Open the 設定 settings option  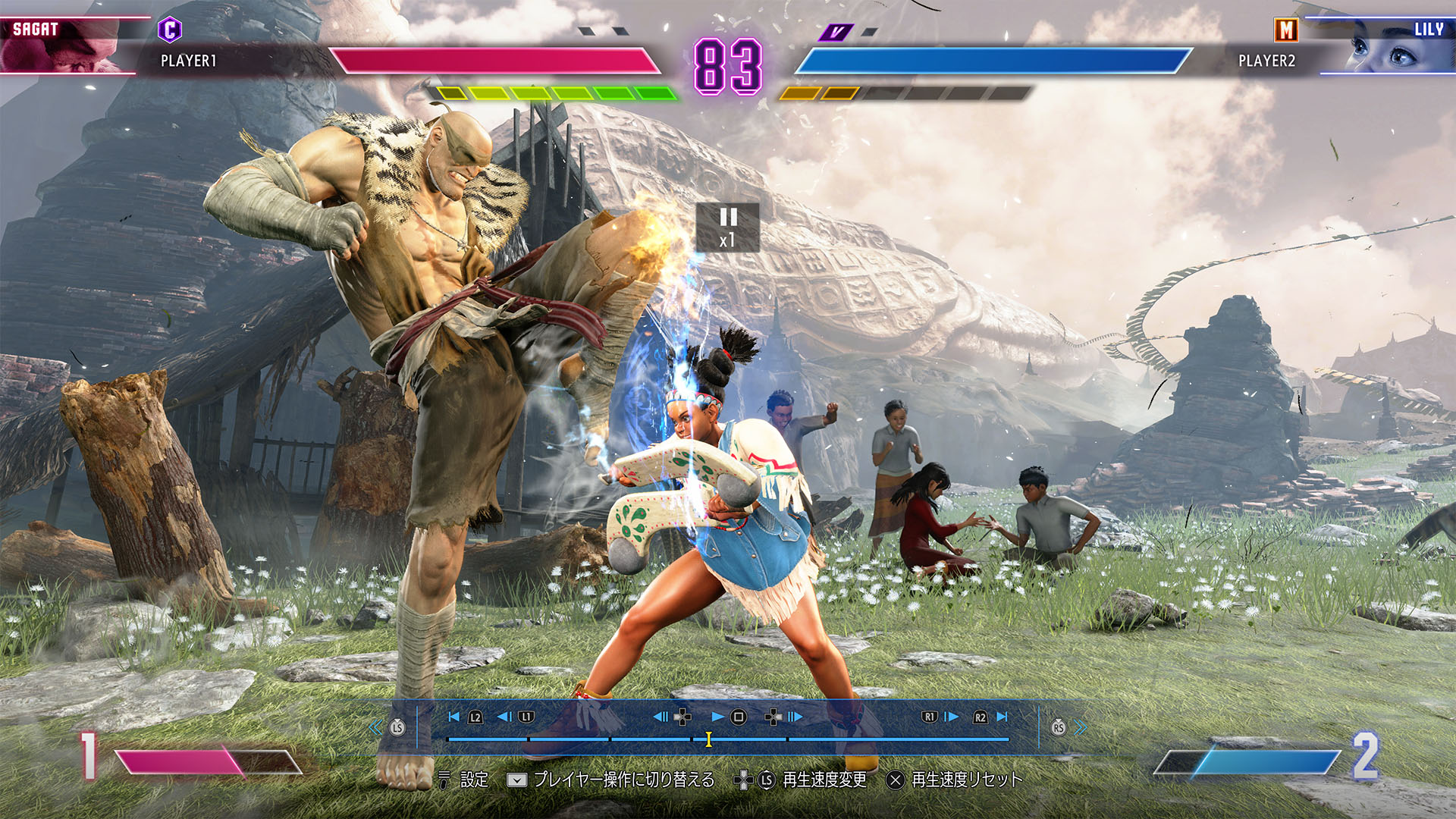pos(474,780)
